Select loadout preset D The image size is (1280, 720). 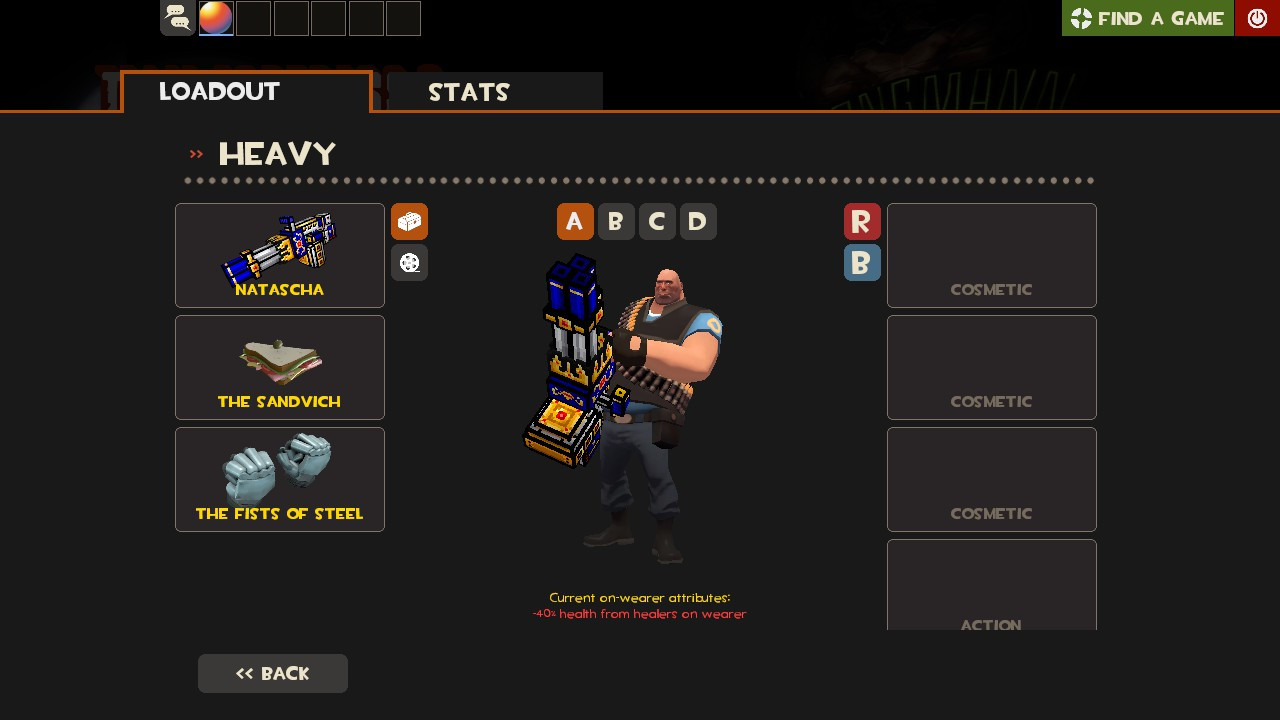pos(698,221)
